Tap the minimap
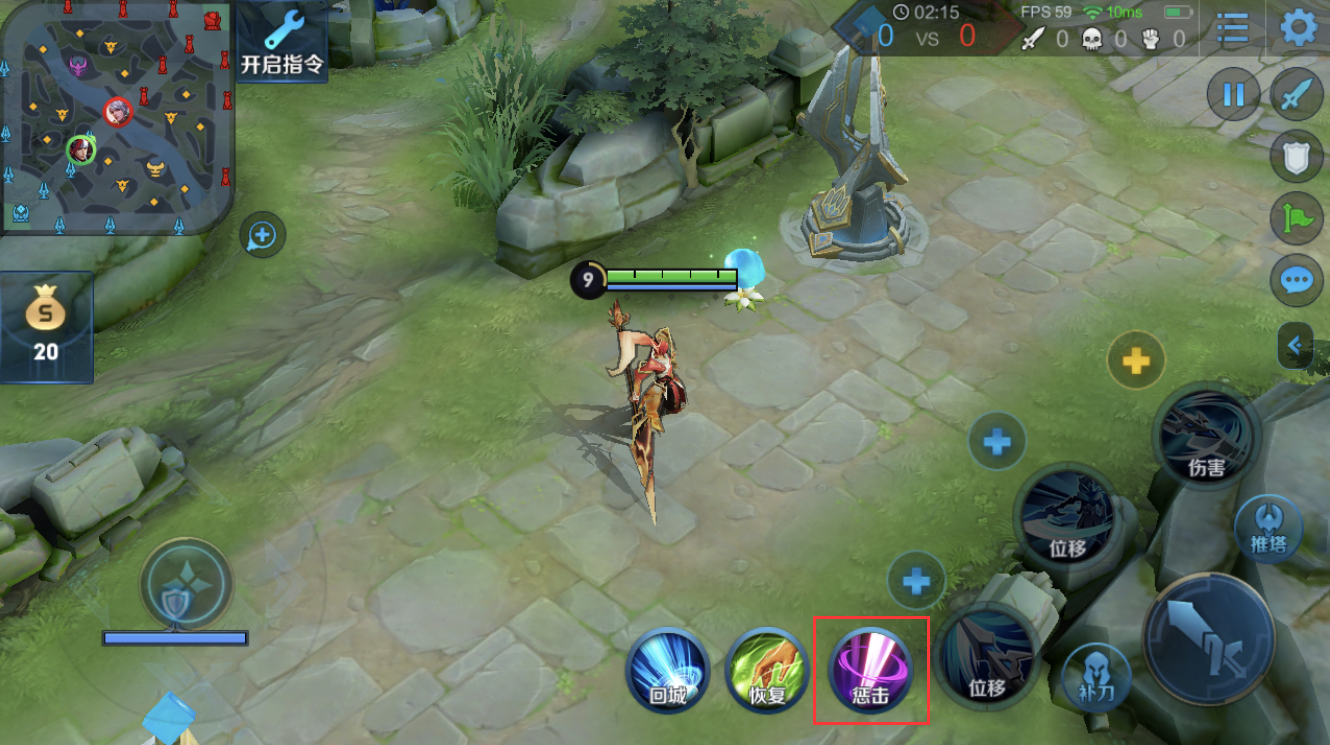This screenshot has height=745, width=1330. tap(117, 117)
